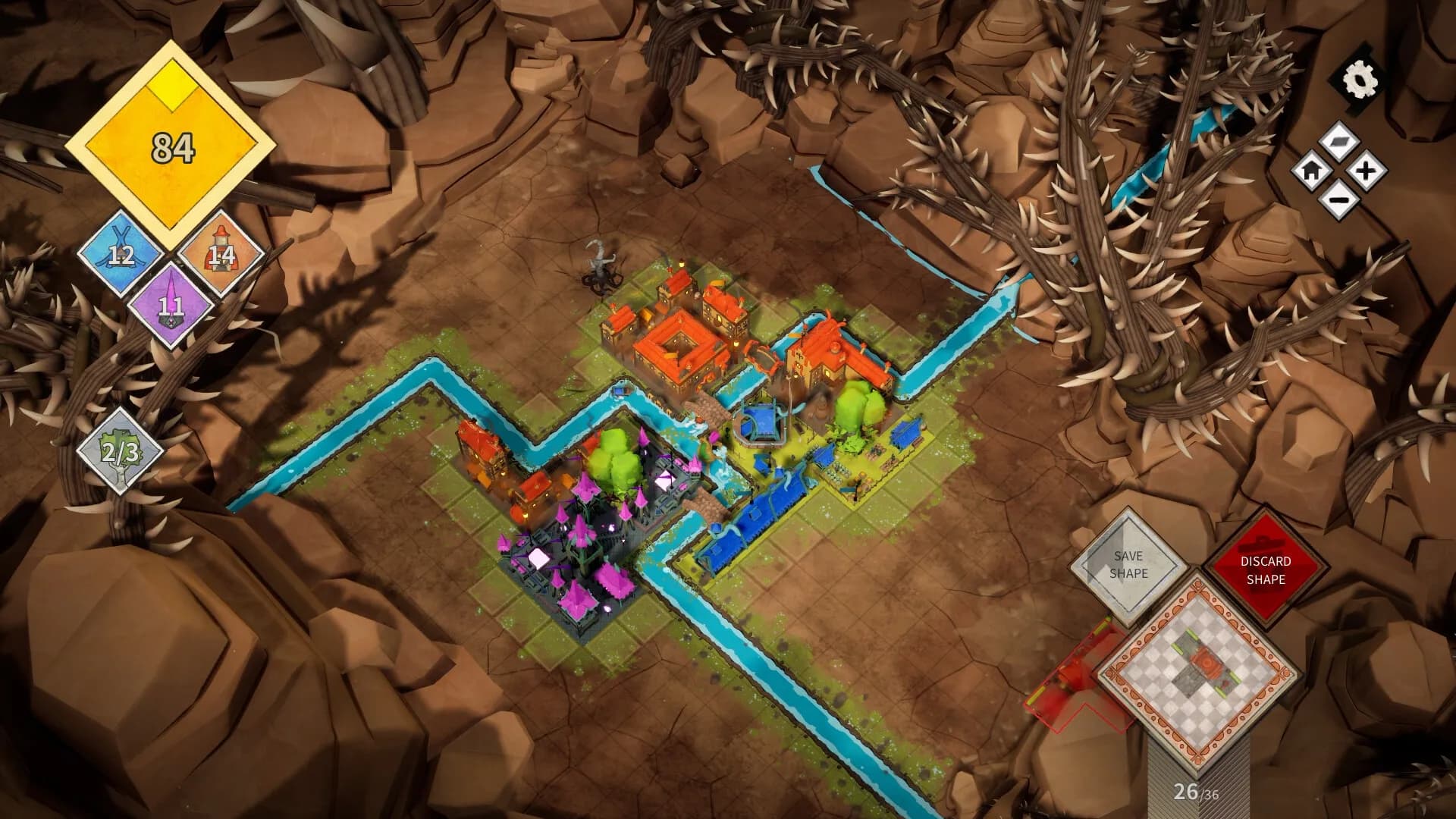Open the settings gear menu
The image size is (1456, 819).
1358,78
